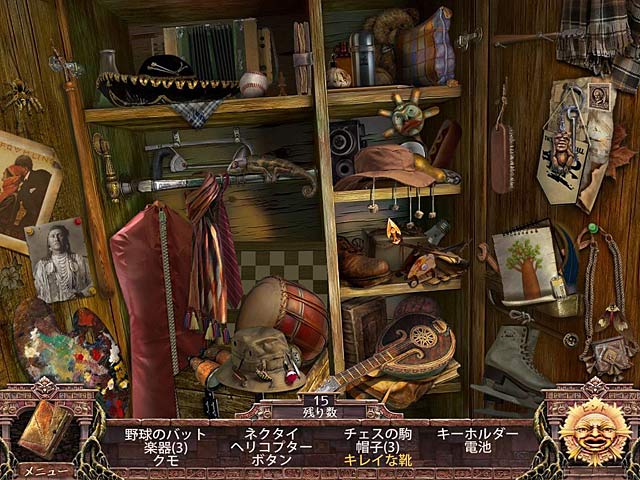This screenshot has height=480, width=640.
Task: Select the 帽子(3) list entry
Action: point(373,447)
